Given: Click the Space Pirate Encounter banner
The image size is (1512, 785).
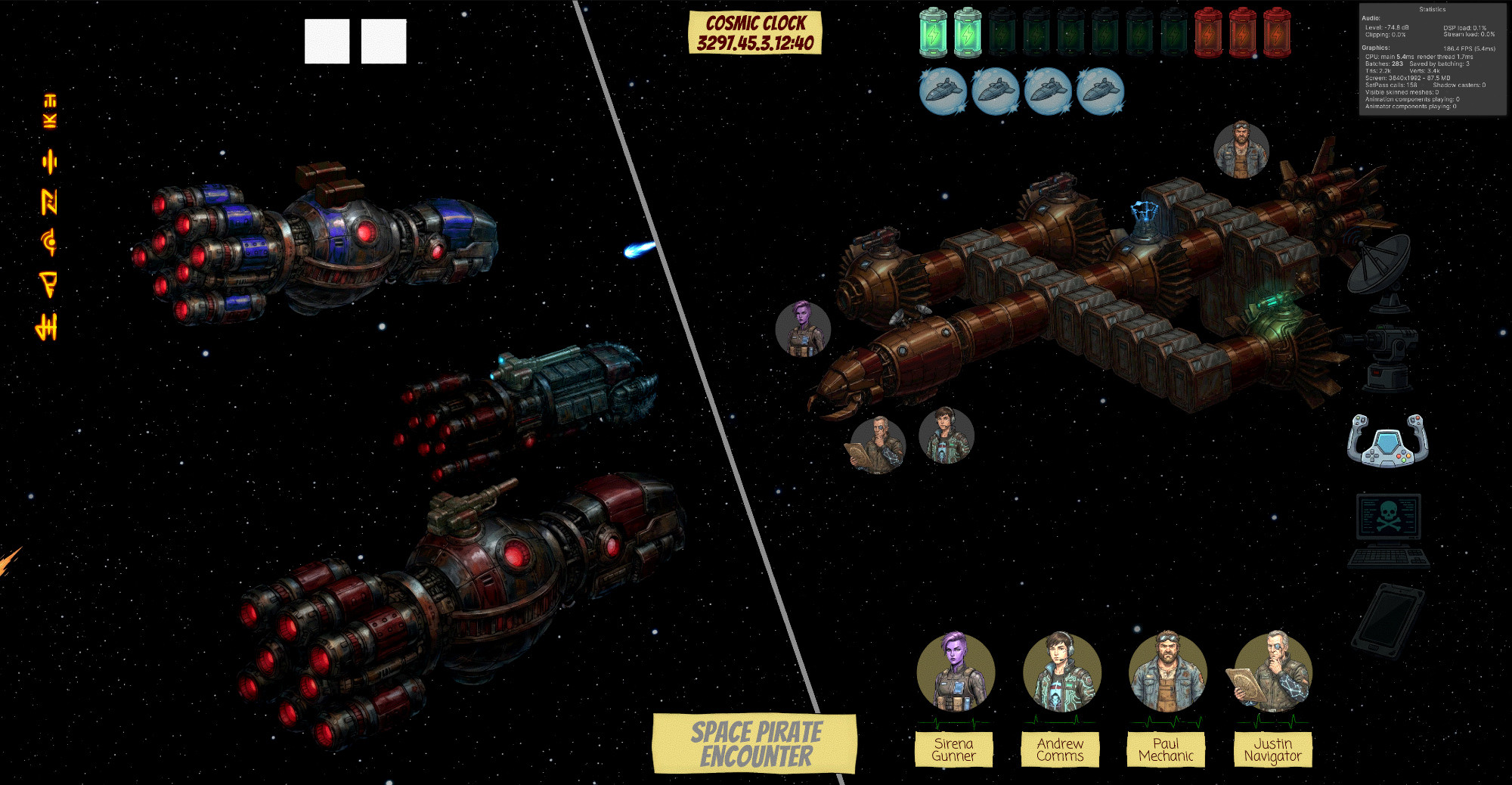Looking at the screenshot, I should pyautogui.click(x=757, y=743).
